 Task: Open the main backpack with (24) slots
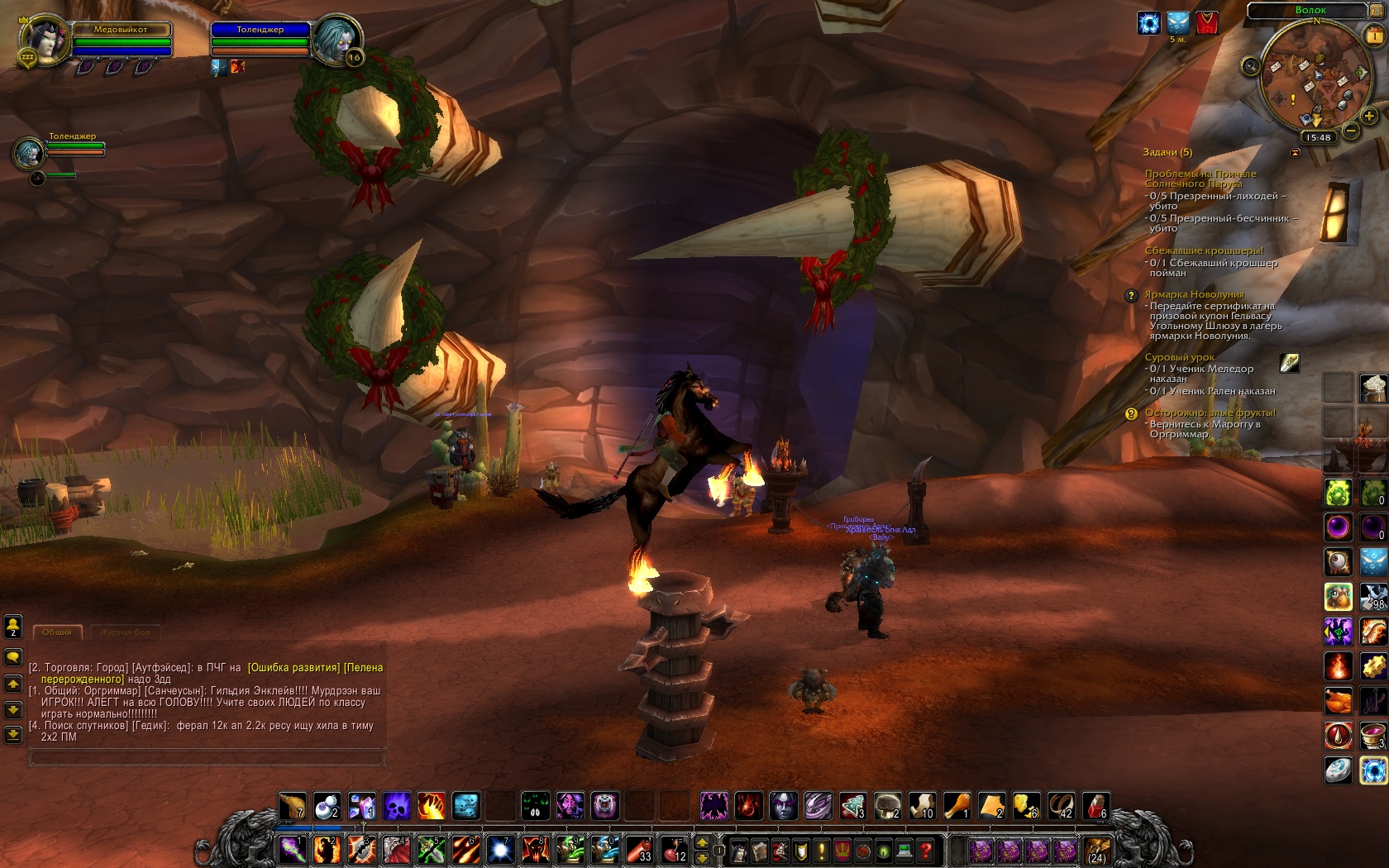1097,850
